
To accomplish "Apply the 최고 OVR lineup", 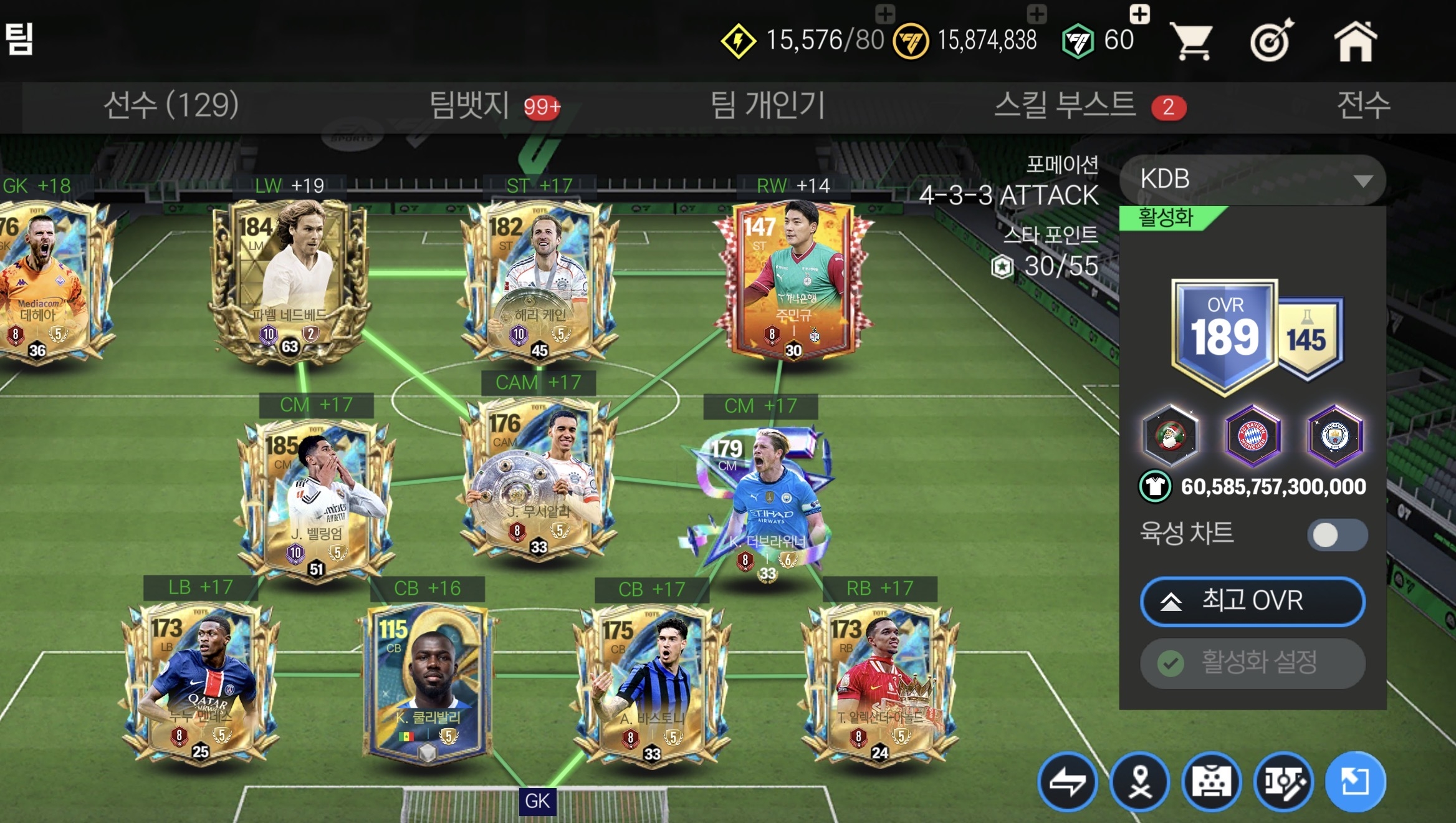I will (1253, 601).
